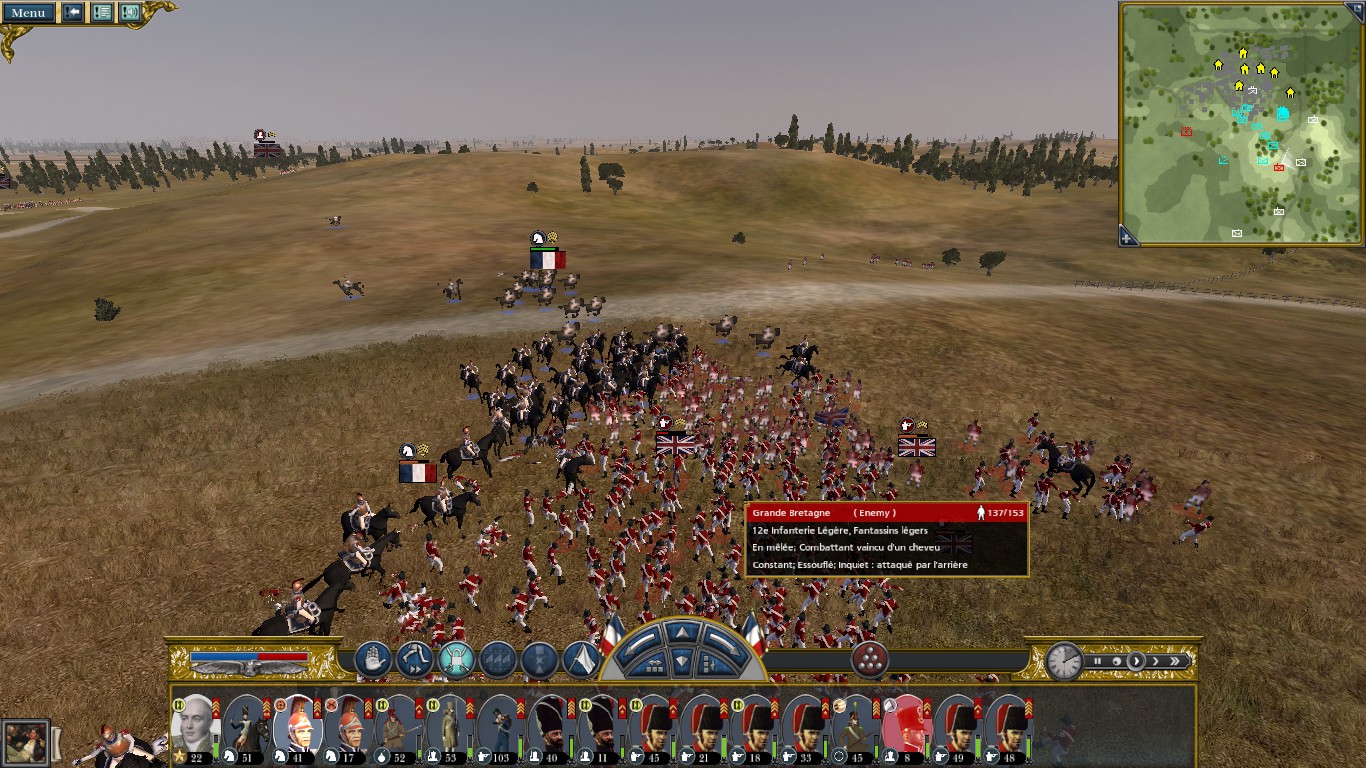This screenshot has height=768, width=1366.
Task: Open the advisor portrait in the corner
Action: pos(25,743)
